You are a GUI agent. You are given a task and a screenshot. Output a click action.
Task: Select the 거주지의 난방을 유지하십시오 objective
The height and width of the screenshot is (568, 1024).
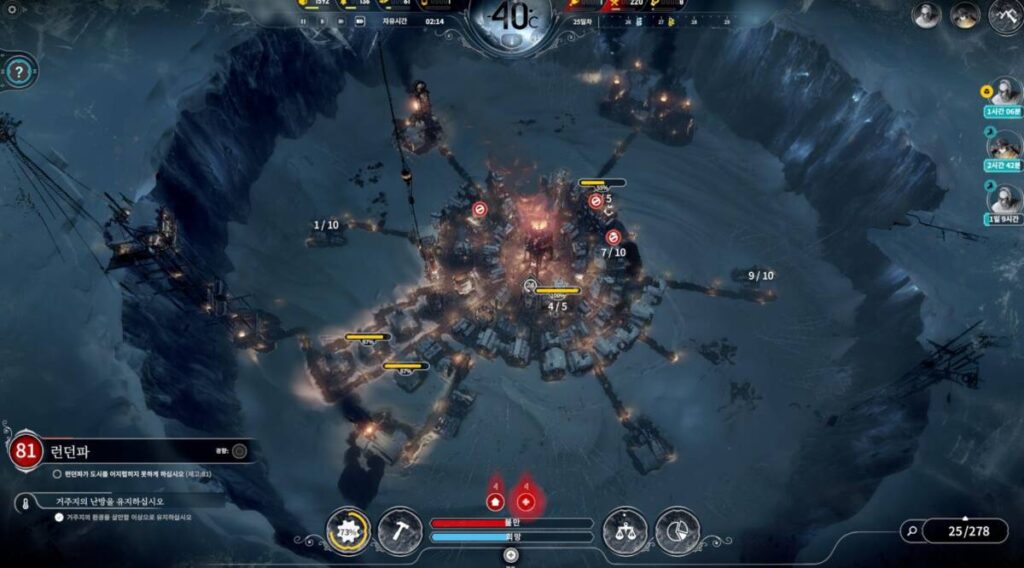(x=100, y=501)
